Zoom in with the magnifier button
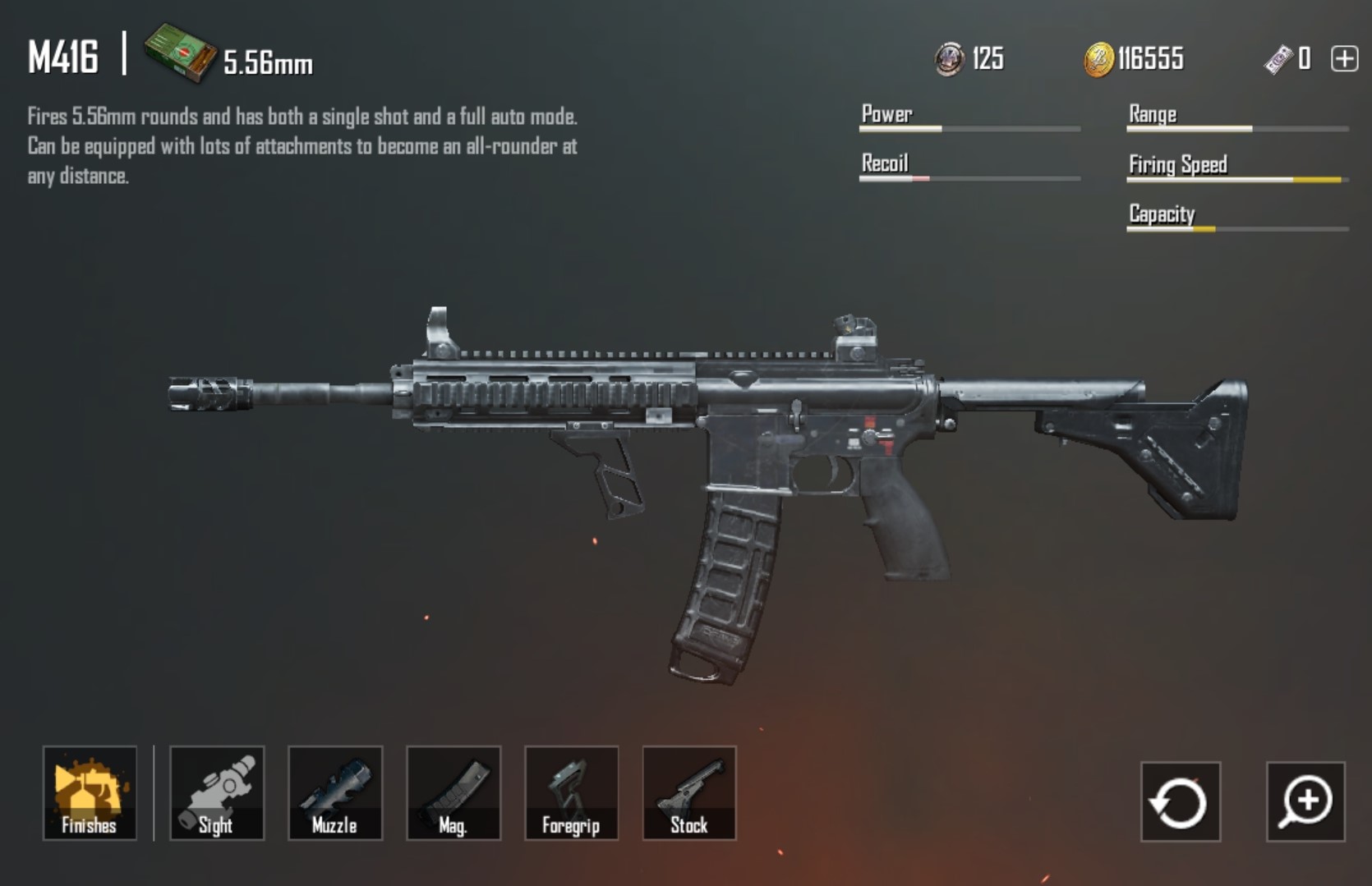 [1305, 802]
